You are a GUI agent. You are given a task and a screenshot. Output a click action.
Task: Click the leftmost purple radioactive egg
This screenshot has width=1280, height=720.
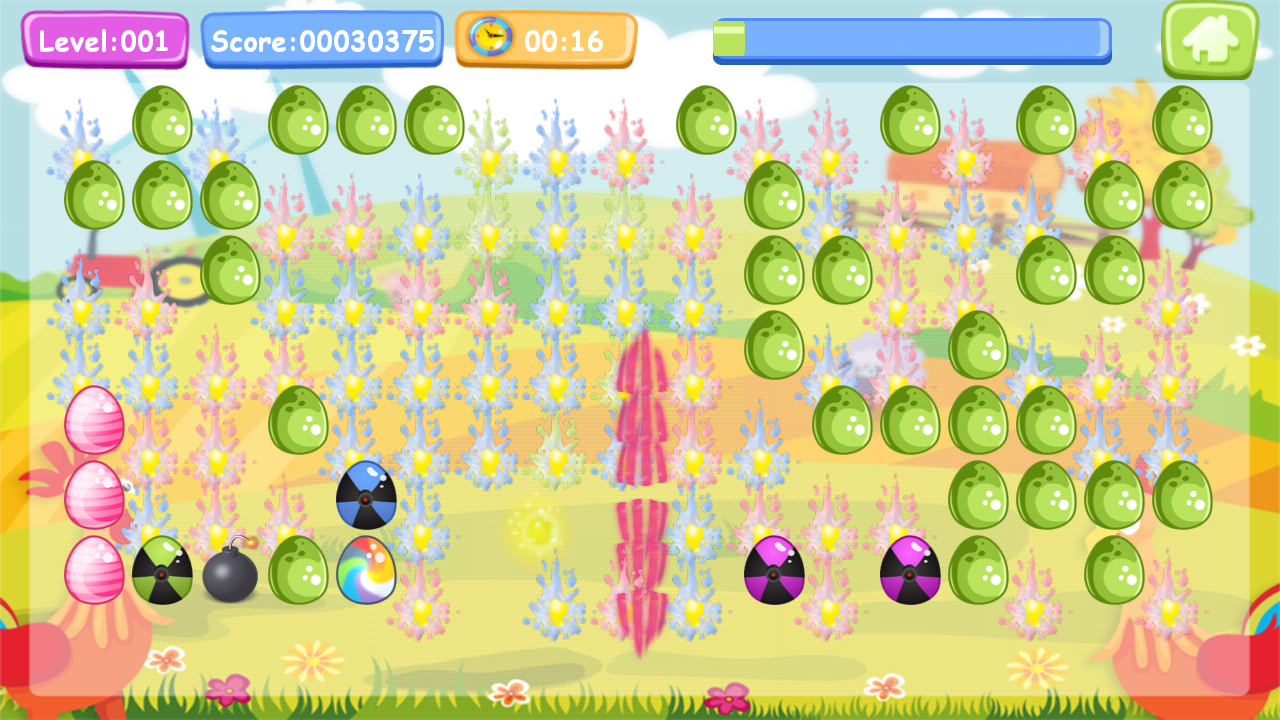(771, 573)
